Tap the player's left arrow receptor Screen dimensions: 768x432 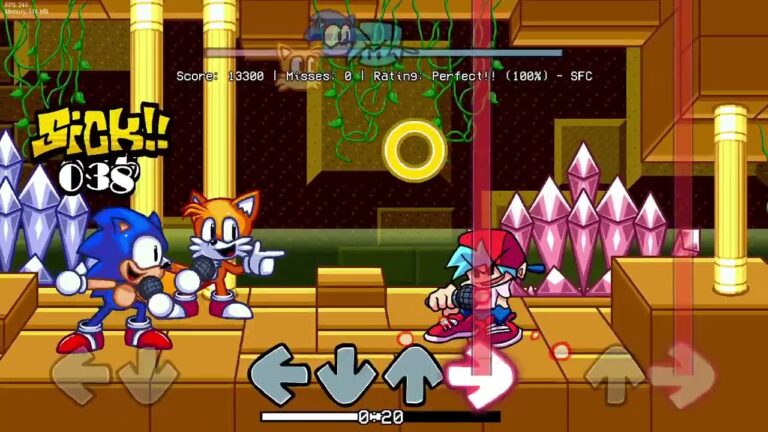coord(279,376)
